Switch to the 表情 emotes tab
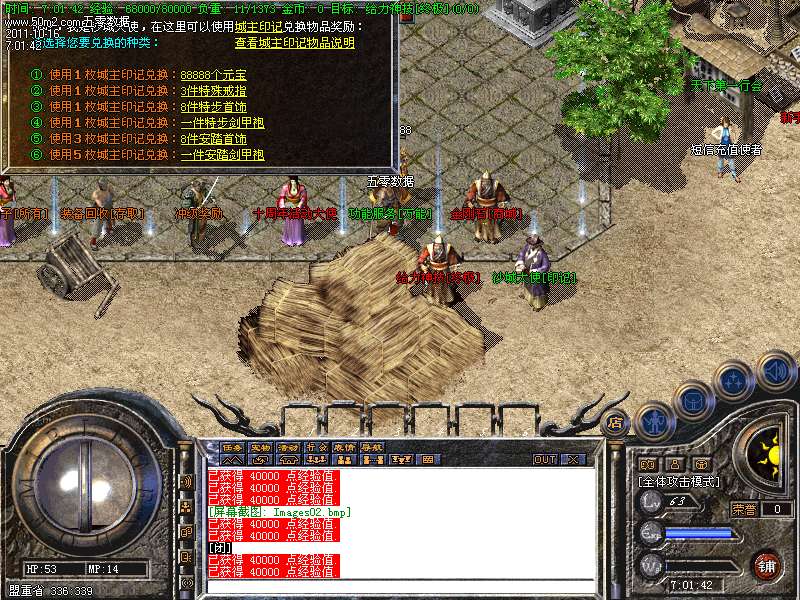The image size is (800, 600). 344,447
